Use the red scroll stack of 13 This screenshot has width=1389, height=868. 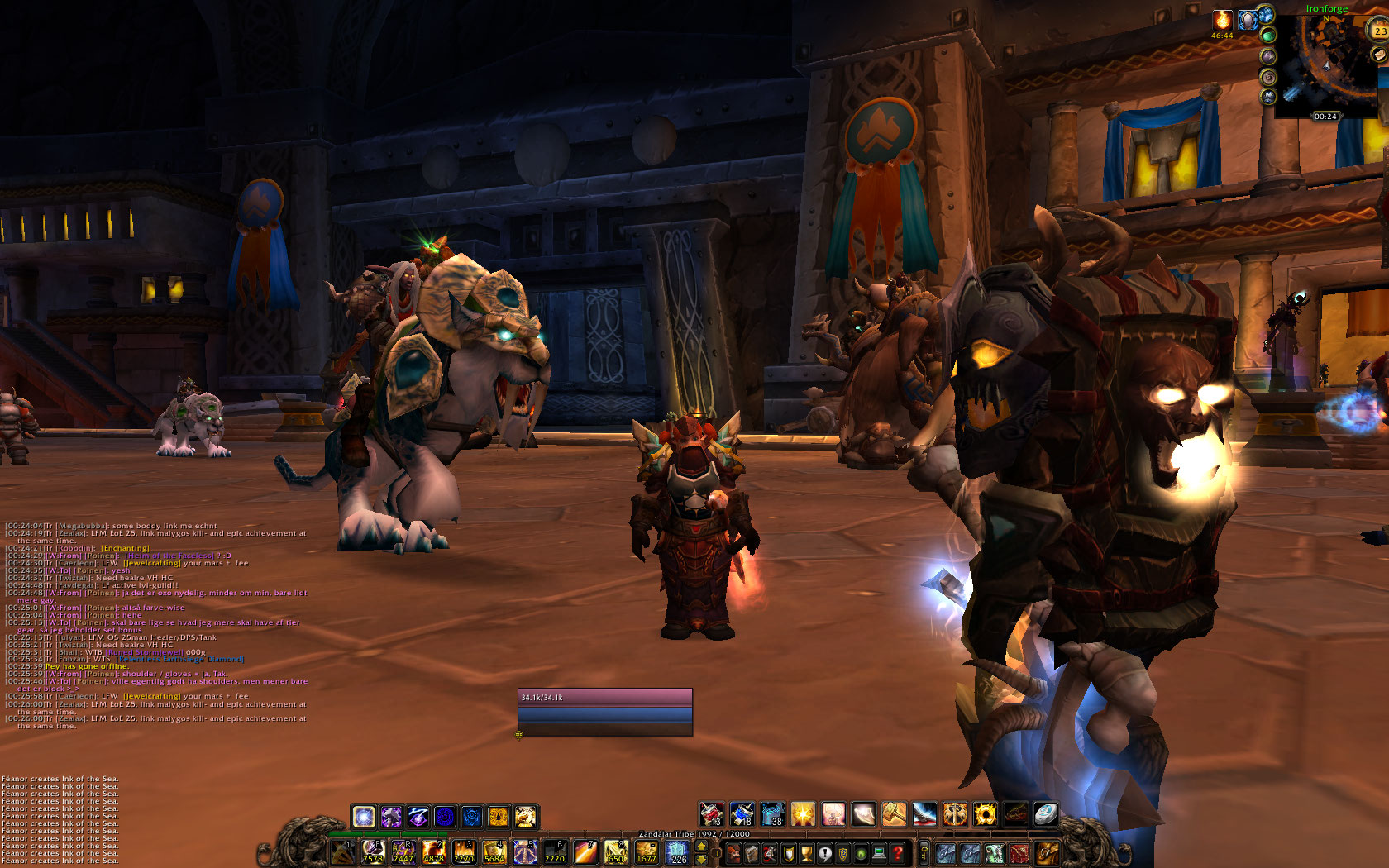tap(712, 814)
